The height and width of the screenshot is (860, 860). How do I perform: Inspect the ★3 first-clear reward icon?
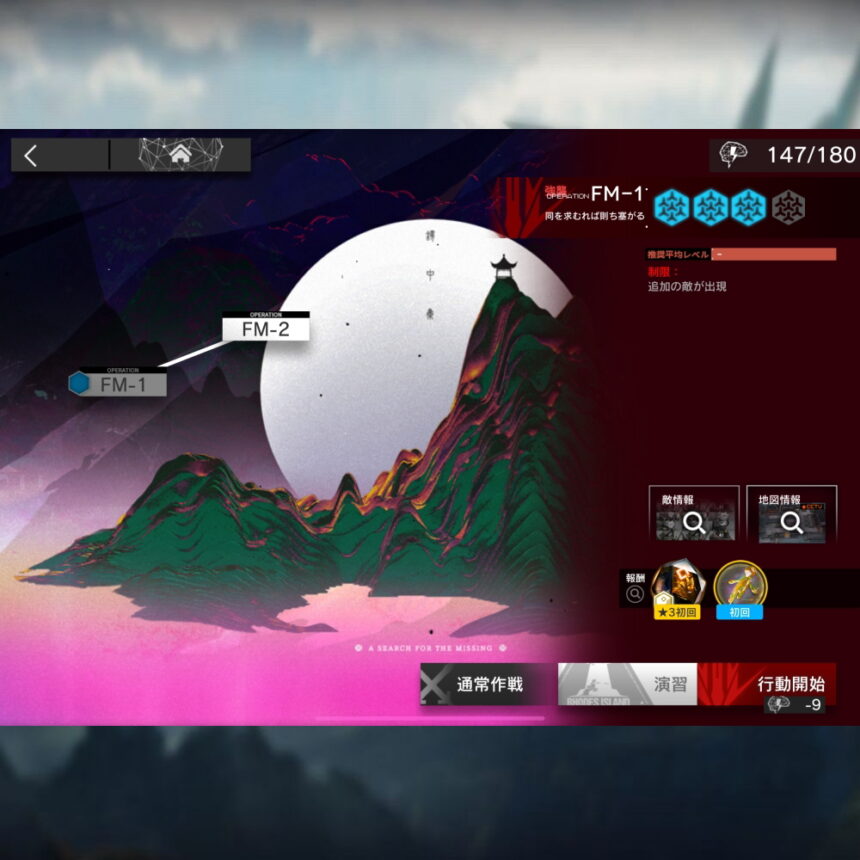[x=677, y=588]
